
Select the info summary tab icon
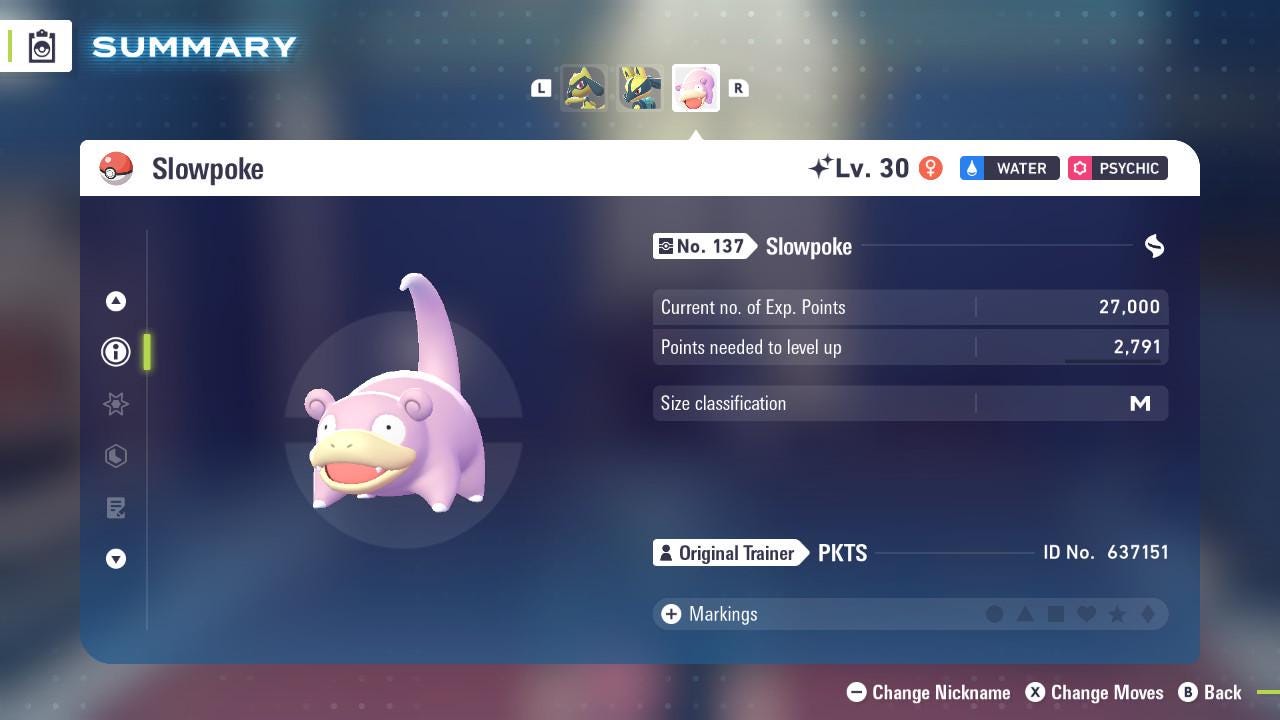(116, 352)
